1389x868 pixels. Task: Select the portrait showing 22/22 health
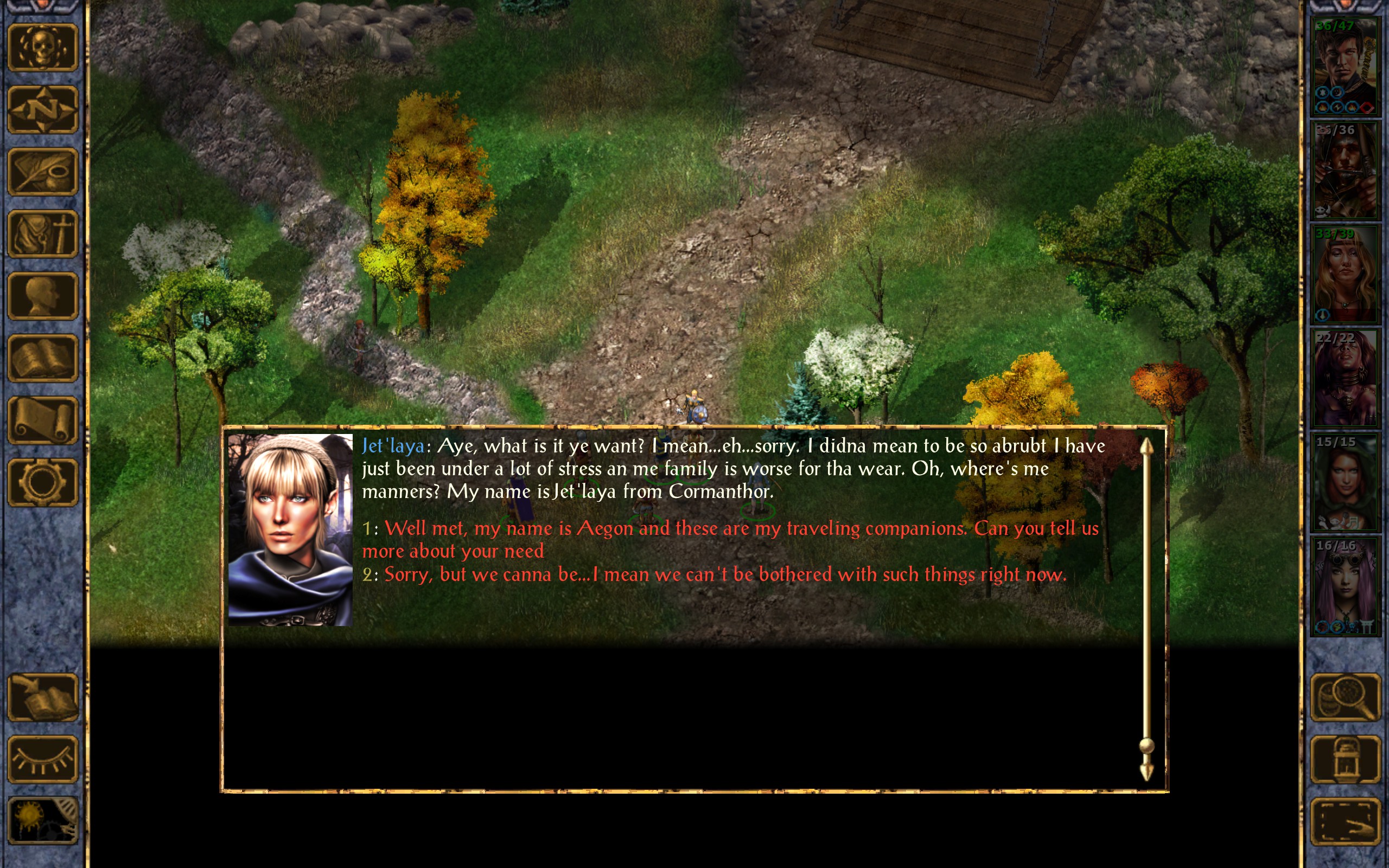click(x=1345, y=378)
